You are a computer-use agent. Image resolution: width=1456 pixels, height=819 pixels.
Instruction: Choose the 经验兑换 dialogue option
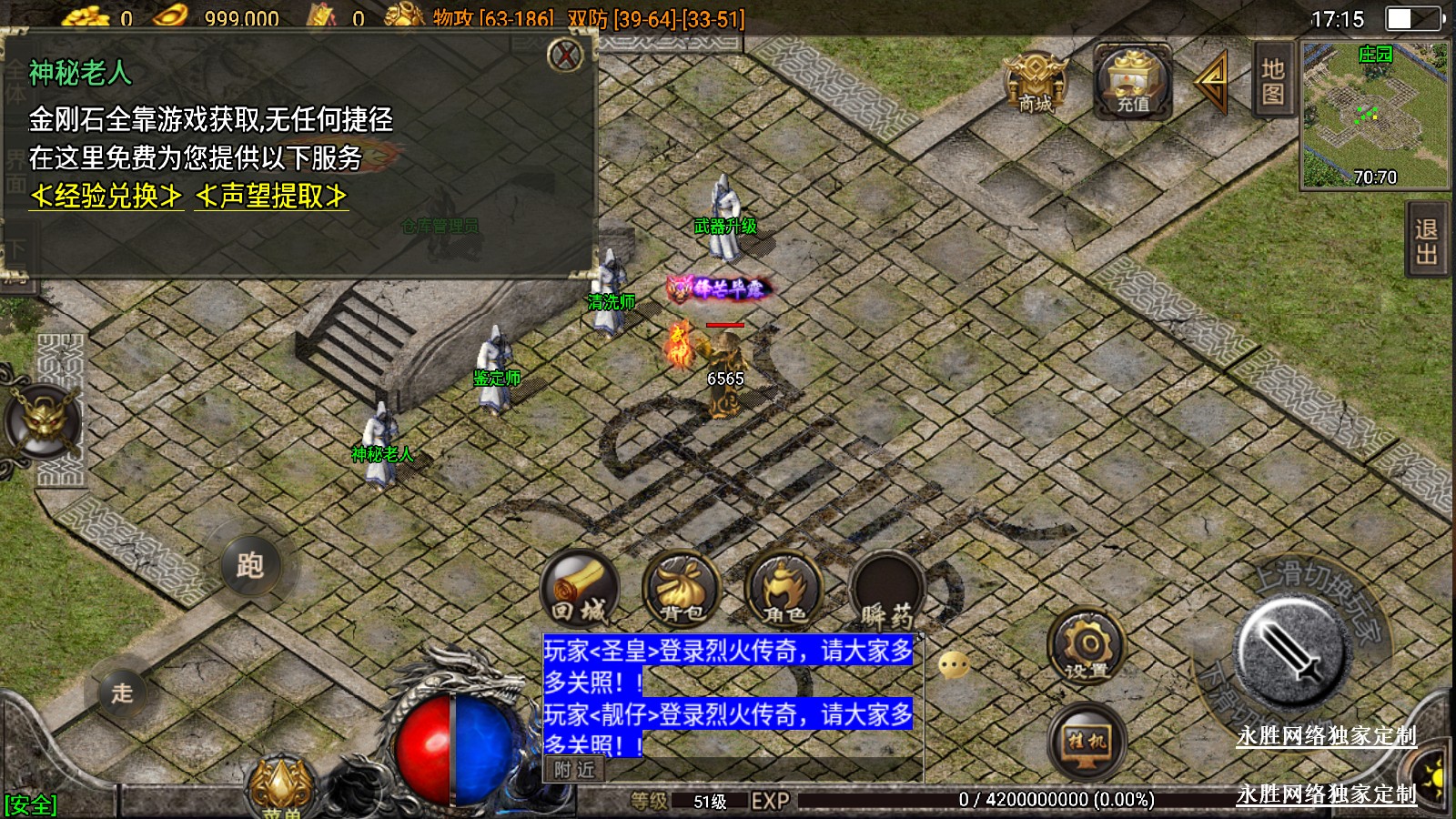point(106,196)
